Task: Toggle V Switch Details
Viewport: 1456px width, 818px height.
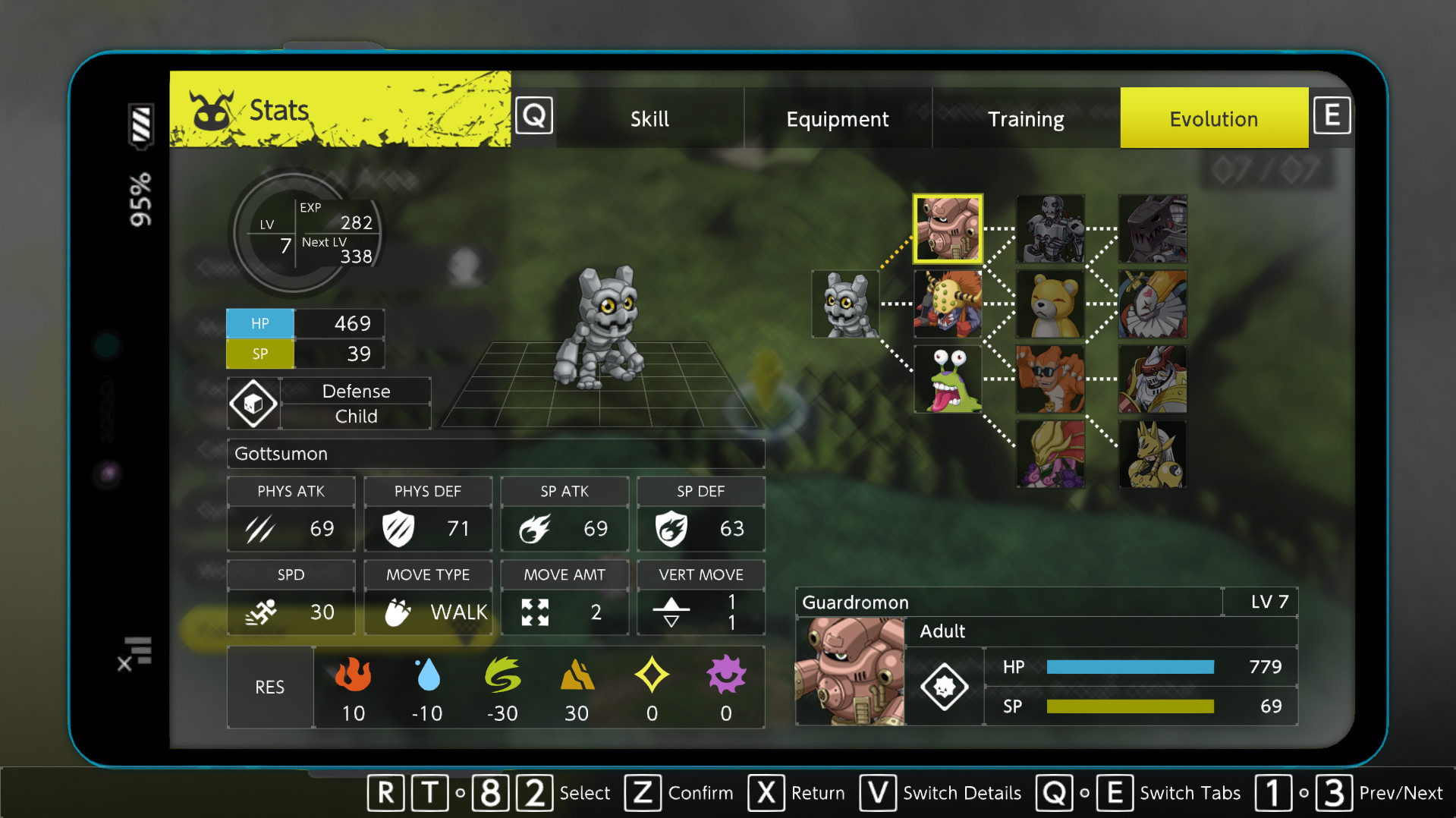Action: coord(878,793)
